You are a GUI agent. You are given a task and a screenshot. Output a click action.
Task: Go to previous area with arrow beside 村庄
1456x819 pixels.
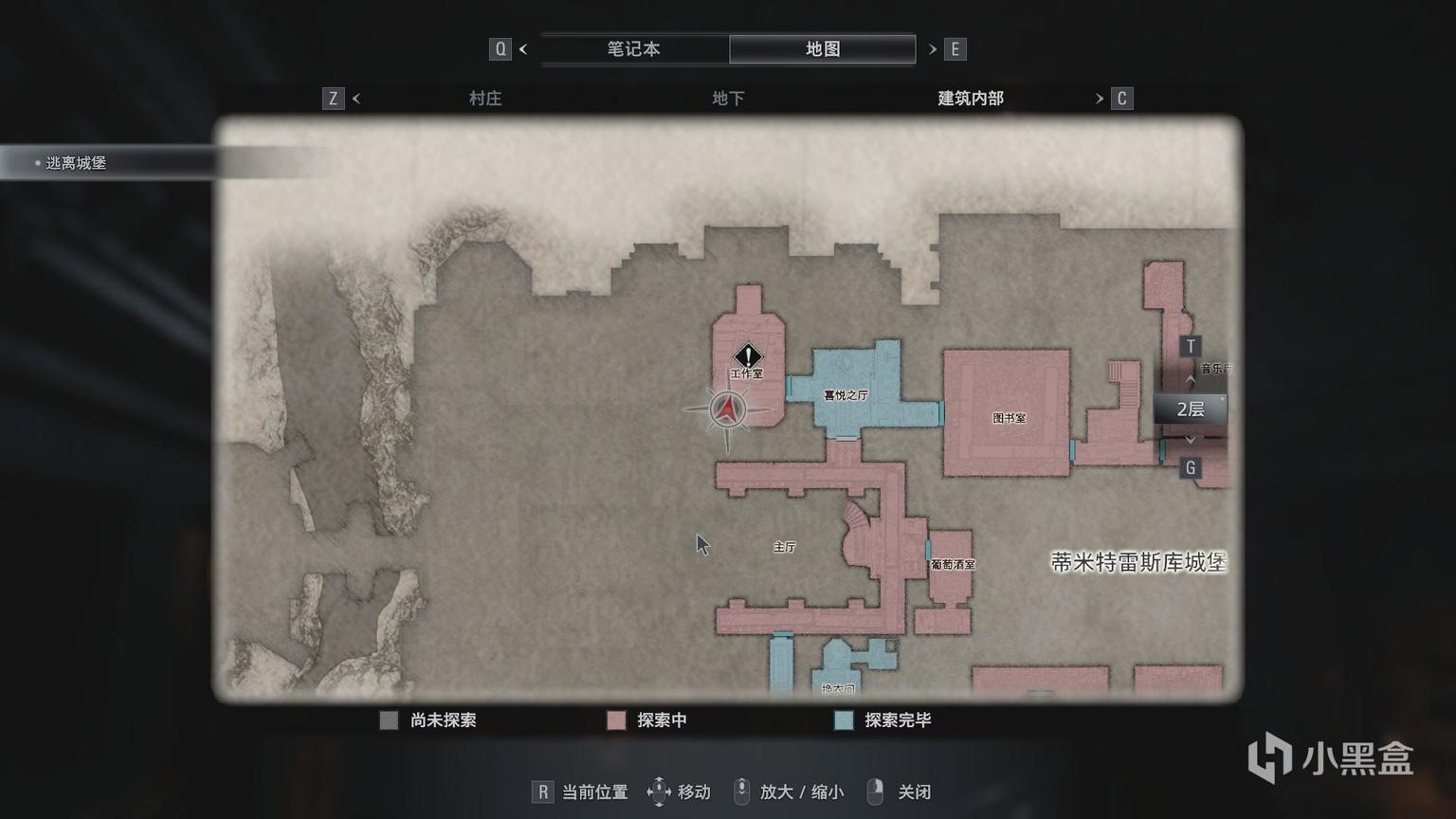coord(356,99)
